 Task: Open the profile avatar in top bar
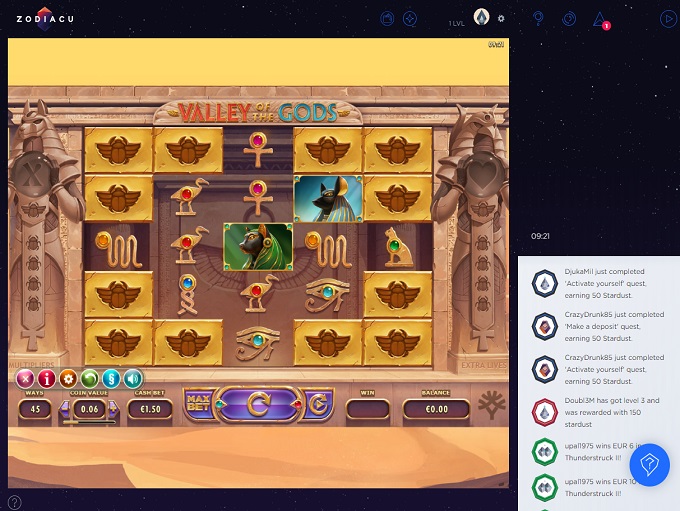coord(481,17)
